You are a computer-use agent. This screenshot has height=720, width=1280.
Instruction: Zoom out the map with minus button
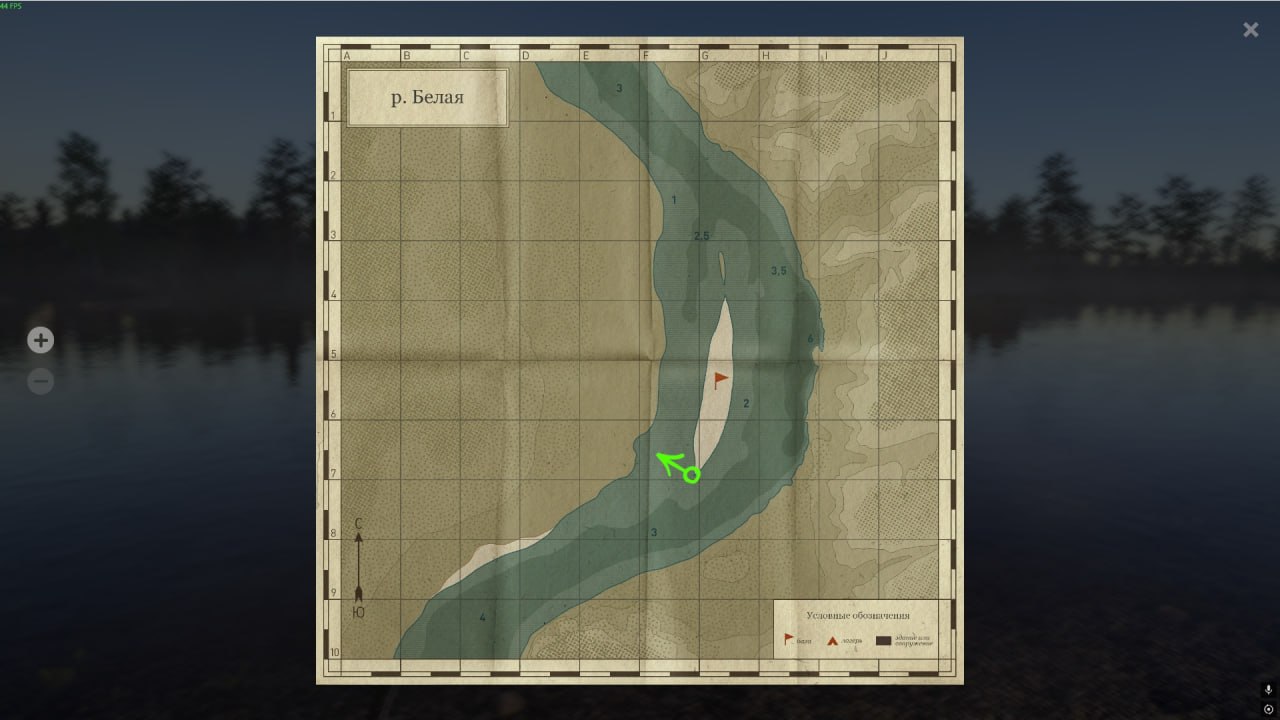(40, 381)
